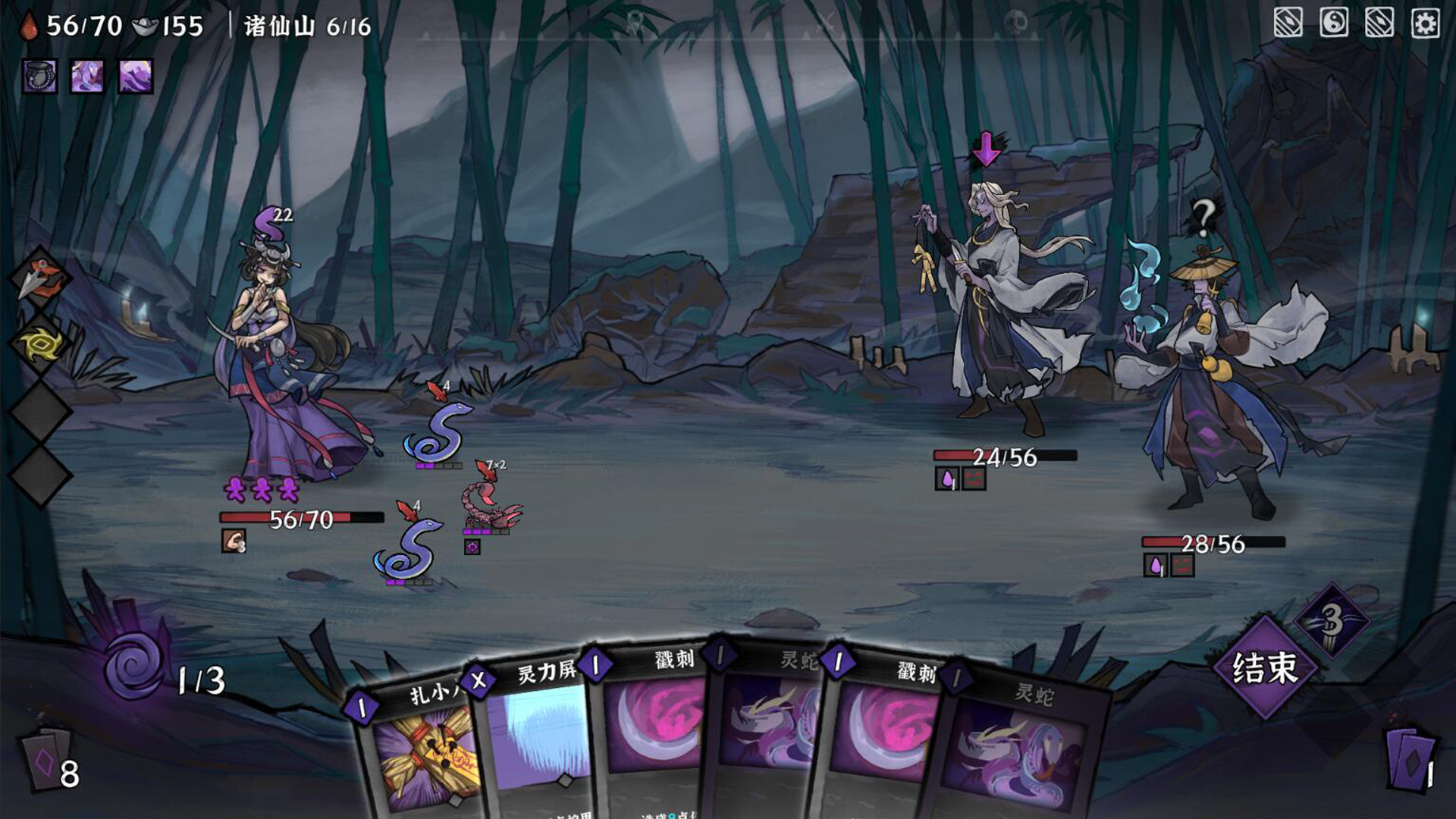Activate the yellow shuriken item slot
This screenshot has height=819, width=1456.
pos(40,346)
